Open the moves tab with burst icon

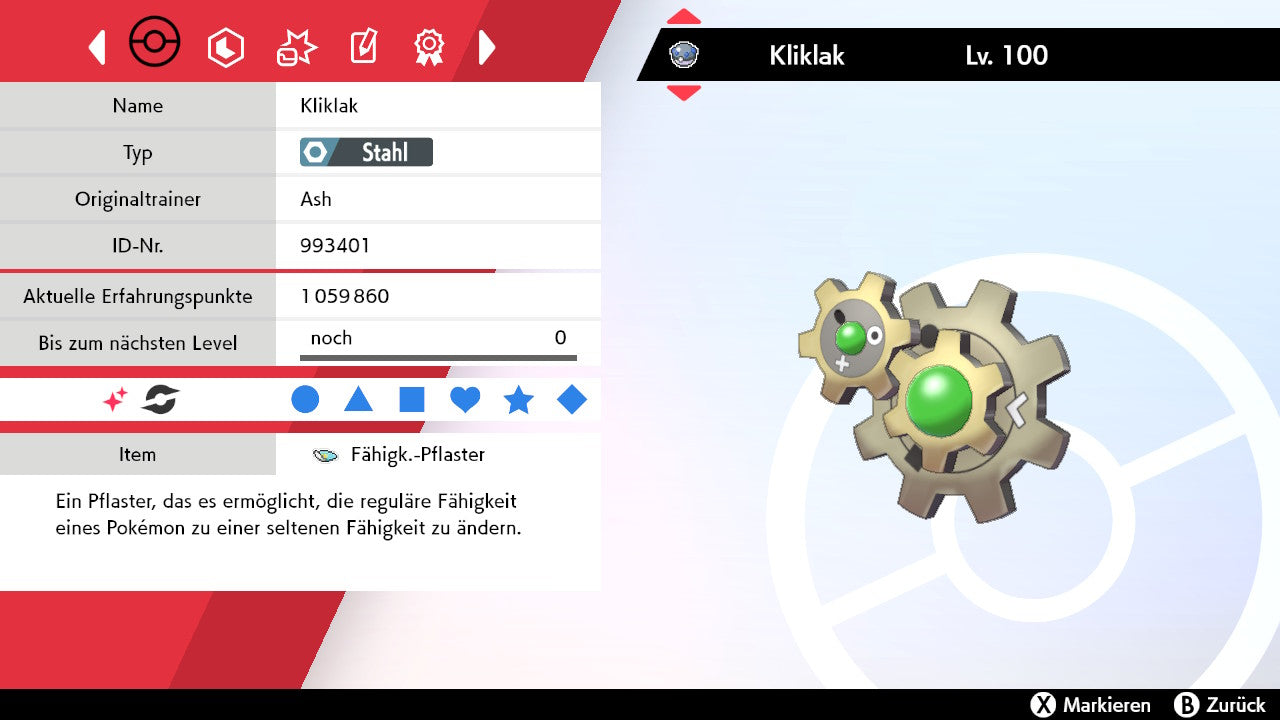296,47
